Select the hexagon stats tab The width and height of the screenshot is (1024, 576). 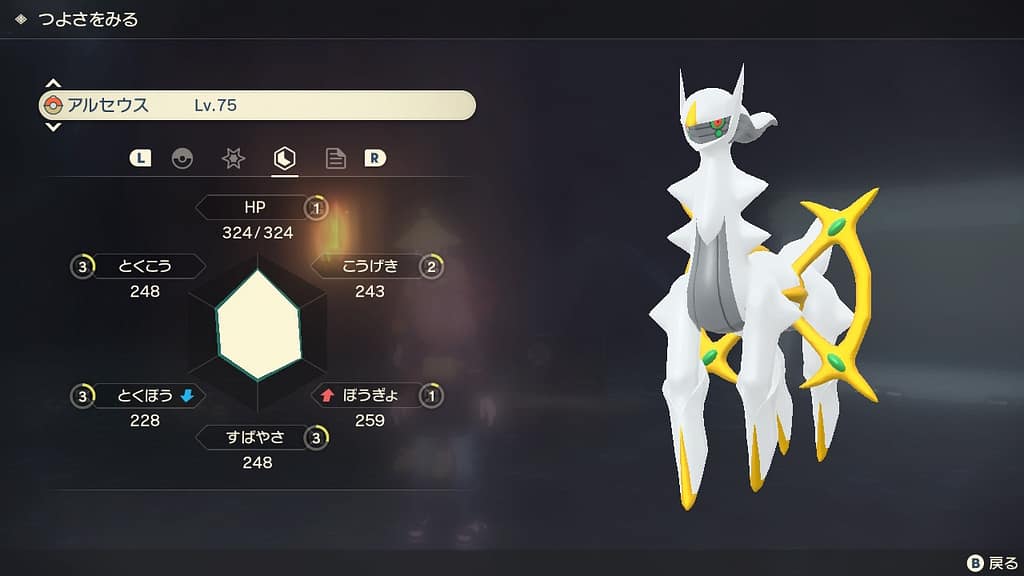pos(285,158)
